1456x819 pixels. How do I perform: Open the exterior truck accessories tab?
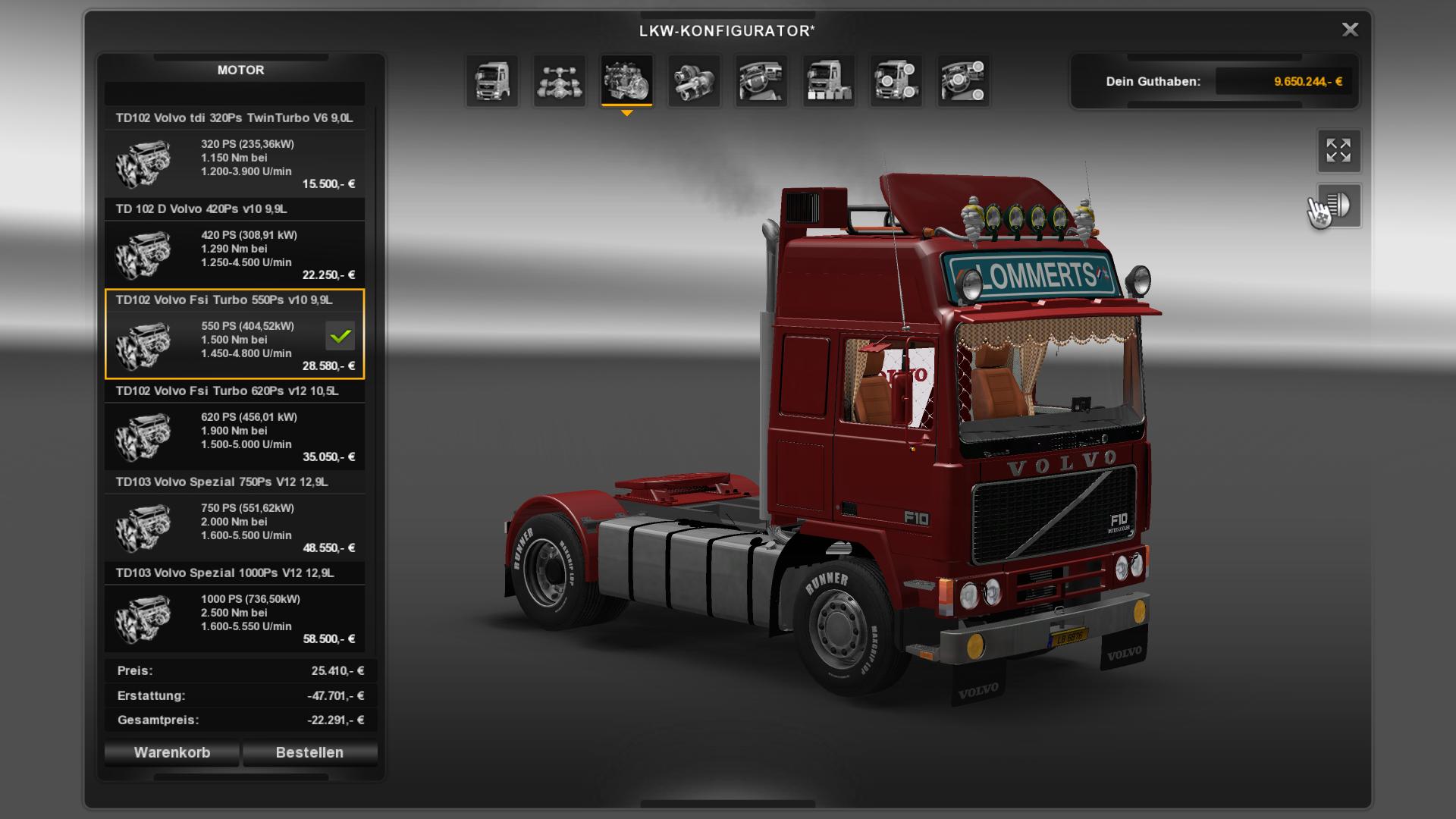(896, 80)
